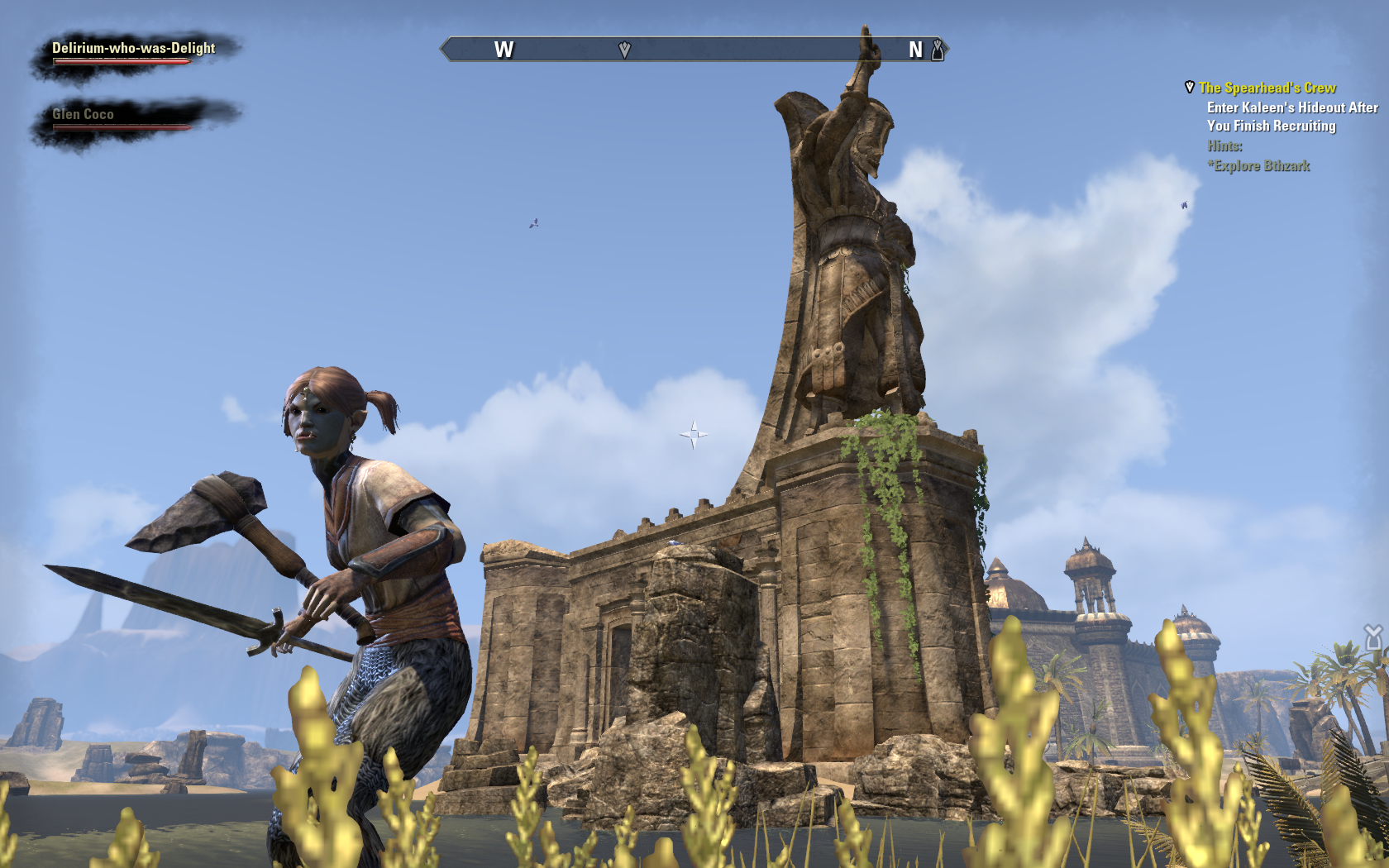Open The Spearhead's Crew quest title
Screen dimensions: 1389x868
click(x=1267, y=88)
